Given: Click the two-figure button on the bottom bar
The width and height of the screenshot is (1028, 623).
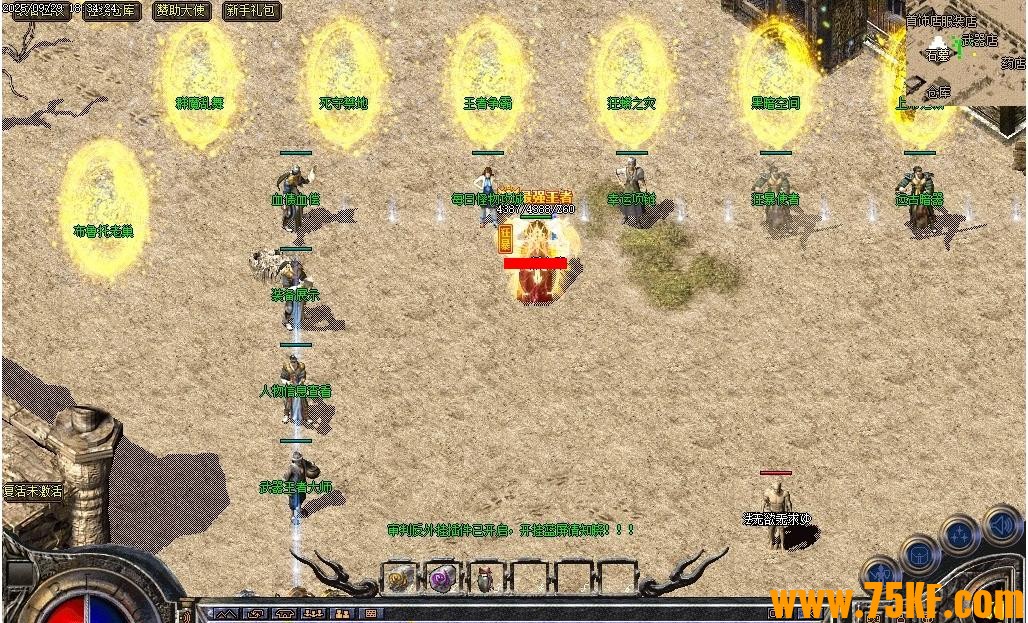Looking at the screenshot, I should point(342,613).
